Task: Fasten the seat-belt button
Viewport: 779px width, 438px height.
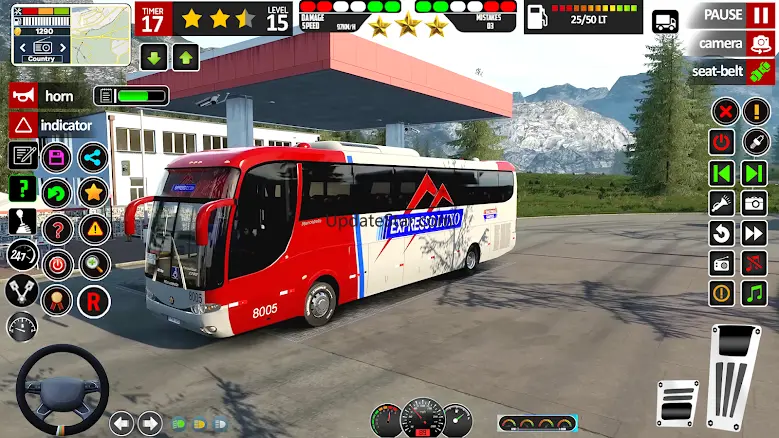Action: 732,71
